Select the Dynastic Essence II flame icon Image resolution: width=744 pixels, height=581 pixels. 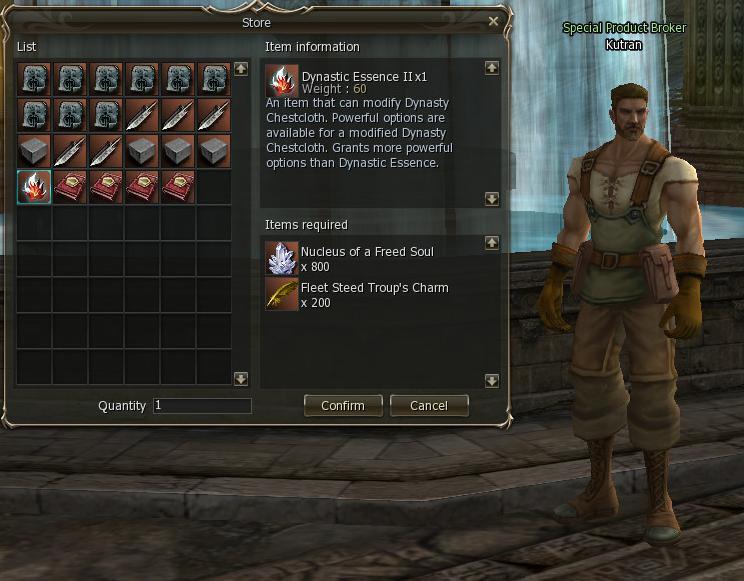(x=34, y=187)
